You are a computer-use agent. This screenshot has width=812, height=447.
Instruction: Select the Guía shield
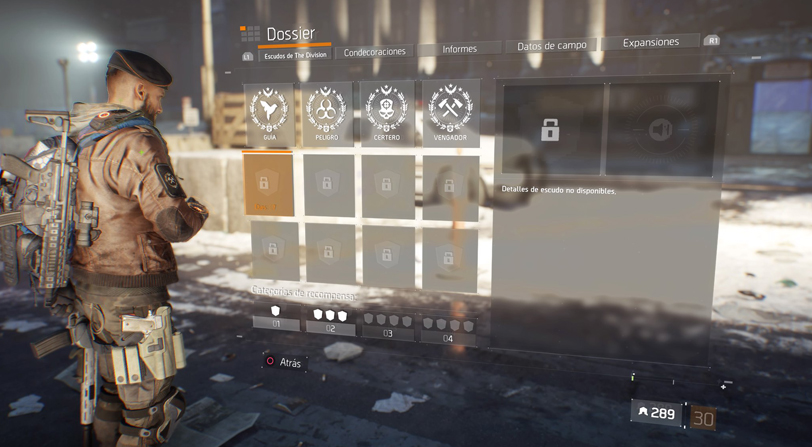click(x=270, y=114)
